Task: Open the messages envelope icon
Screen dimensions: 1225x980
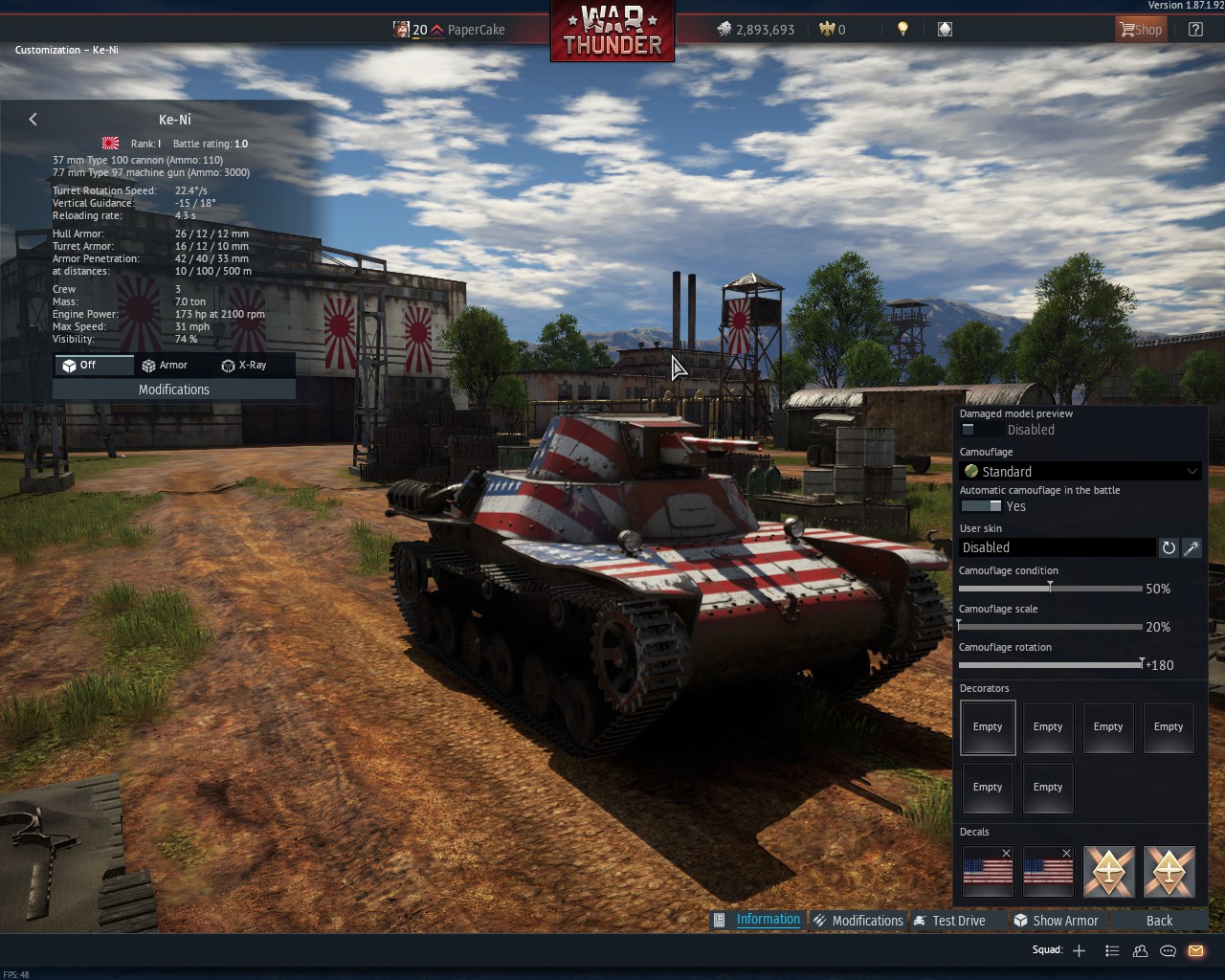Action: click(x=1195, y=950)
